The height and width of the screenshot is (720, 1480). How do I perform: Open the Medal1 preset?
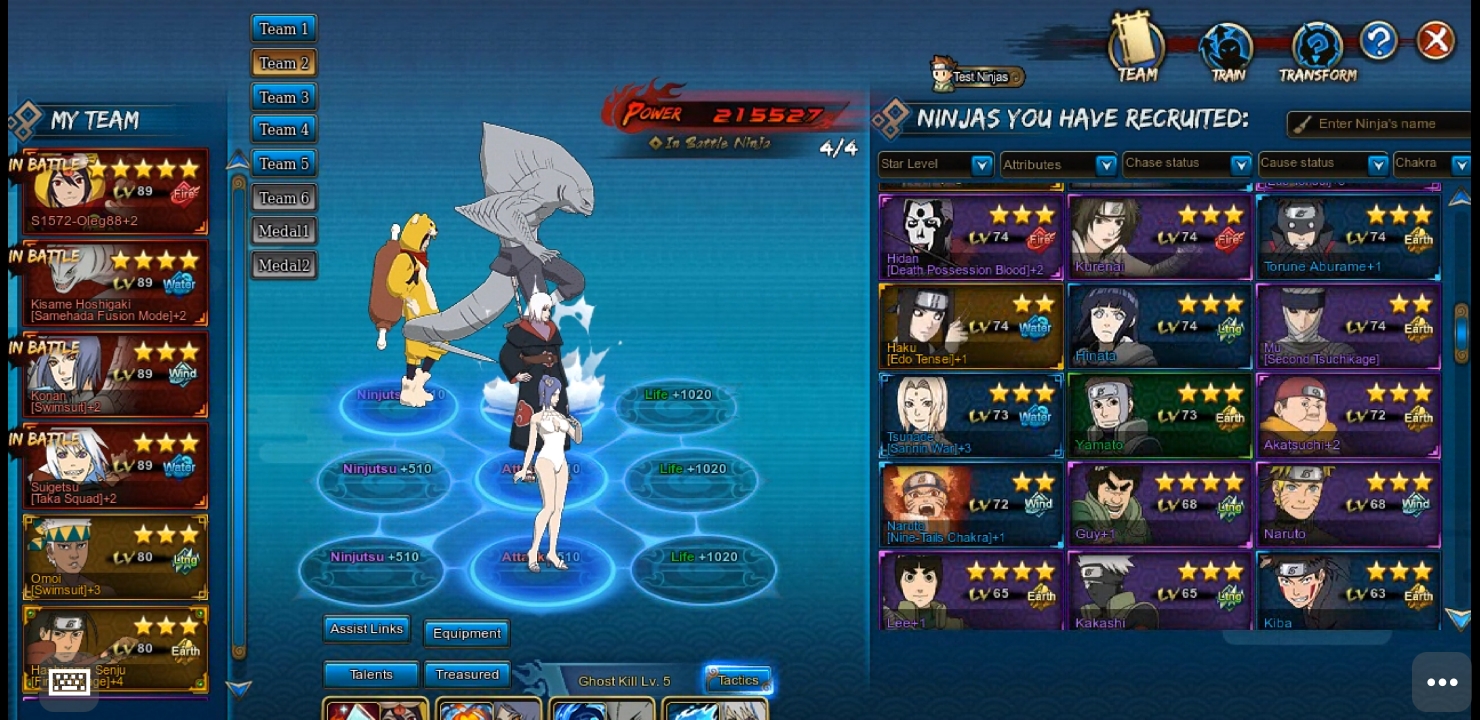tap(284, 231)
